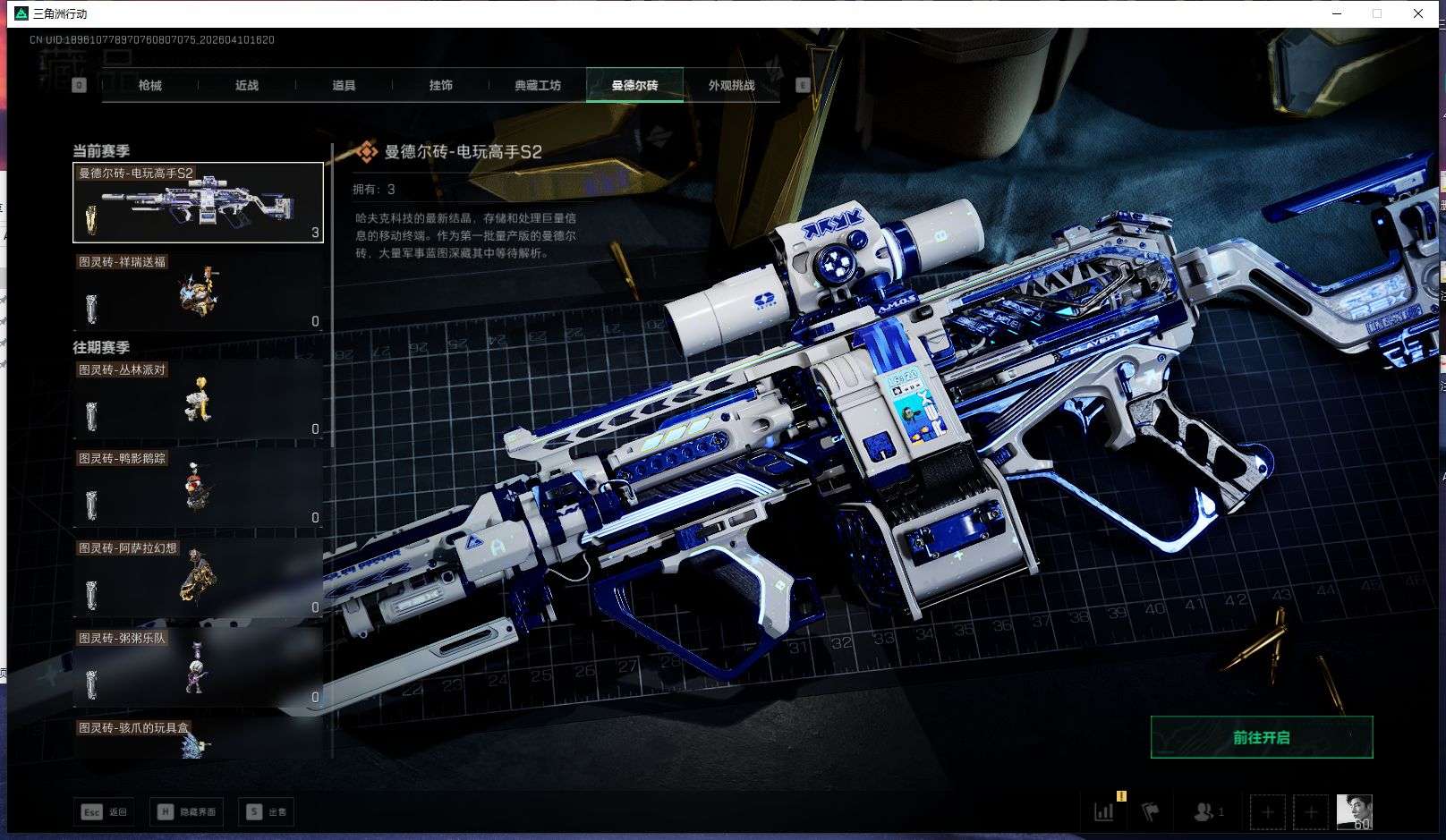Select the 图灵砖-阿萨拉幻想 entry
This screenshot has width=1446, height=840.
pyautogui.click(x=198, y=578)
